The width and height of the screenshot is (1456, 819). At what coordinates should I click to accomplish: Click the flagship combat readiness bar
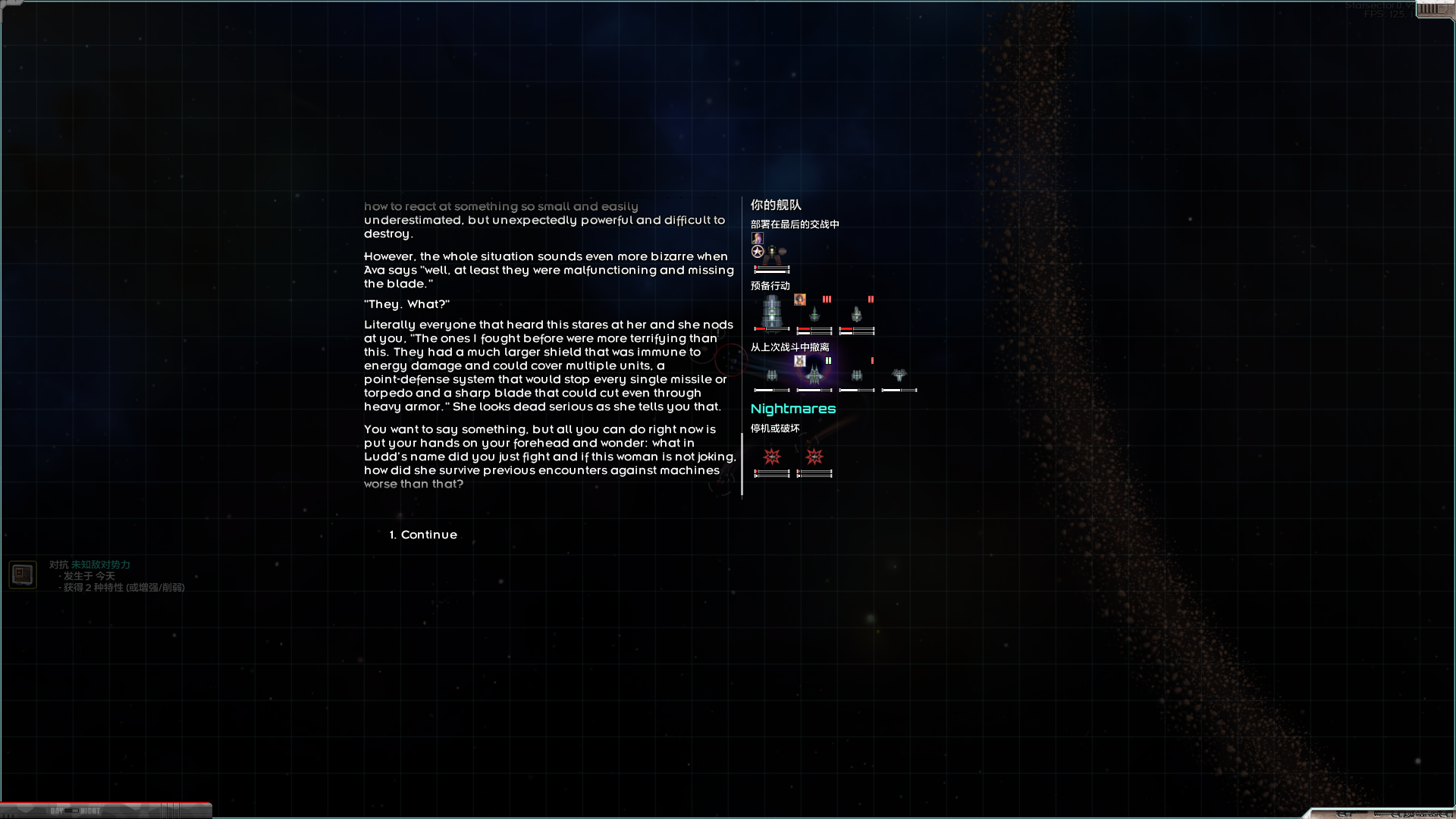tap(771, 268)
